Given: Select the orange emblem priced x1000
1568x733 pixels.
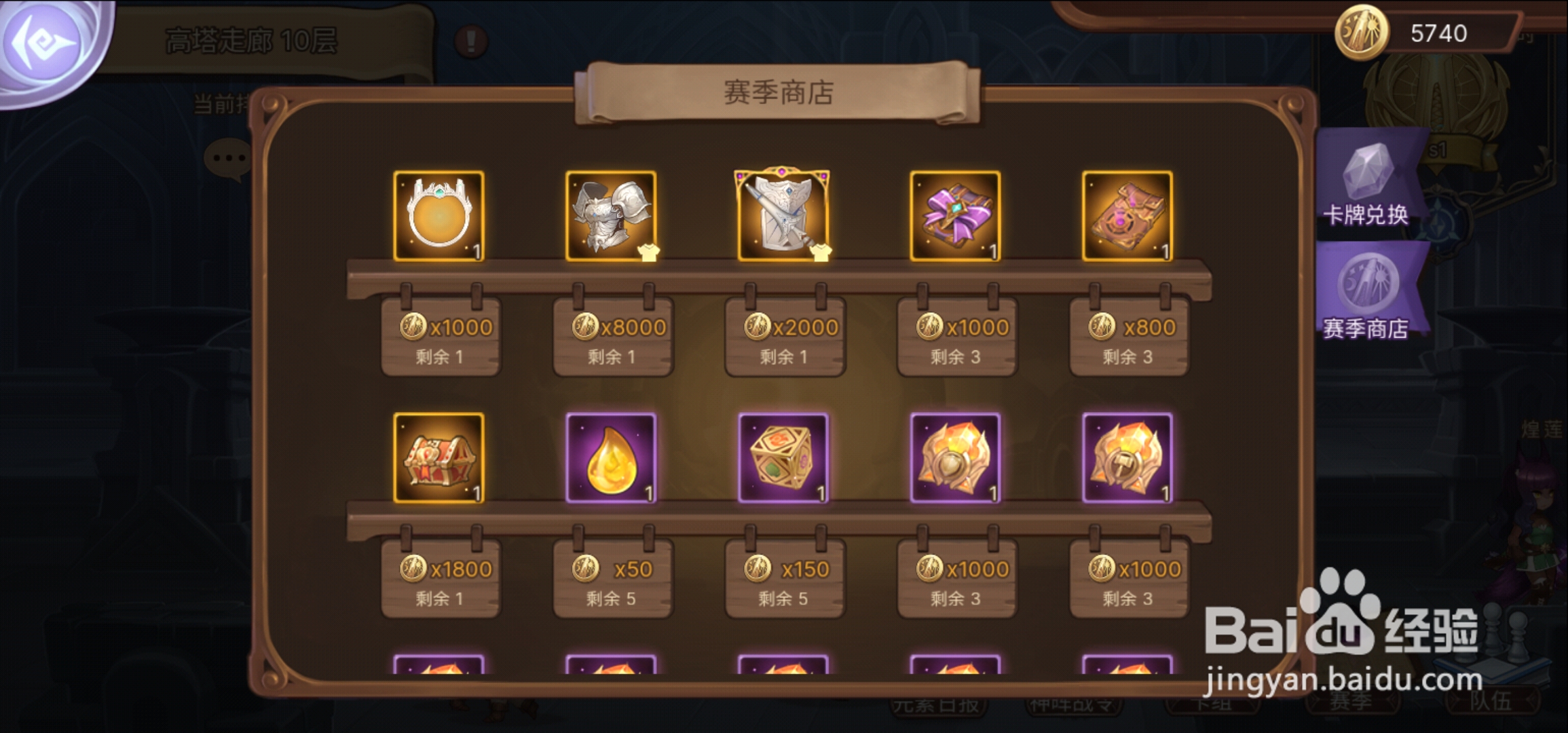Looking at the screenshot, I should tap(956, 457).
